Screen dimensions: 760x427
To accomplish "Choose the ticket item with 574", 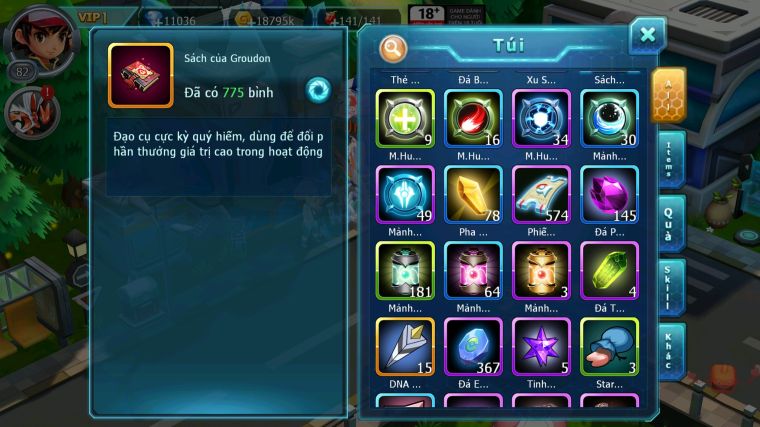I will (540, 194).
